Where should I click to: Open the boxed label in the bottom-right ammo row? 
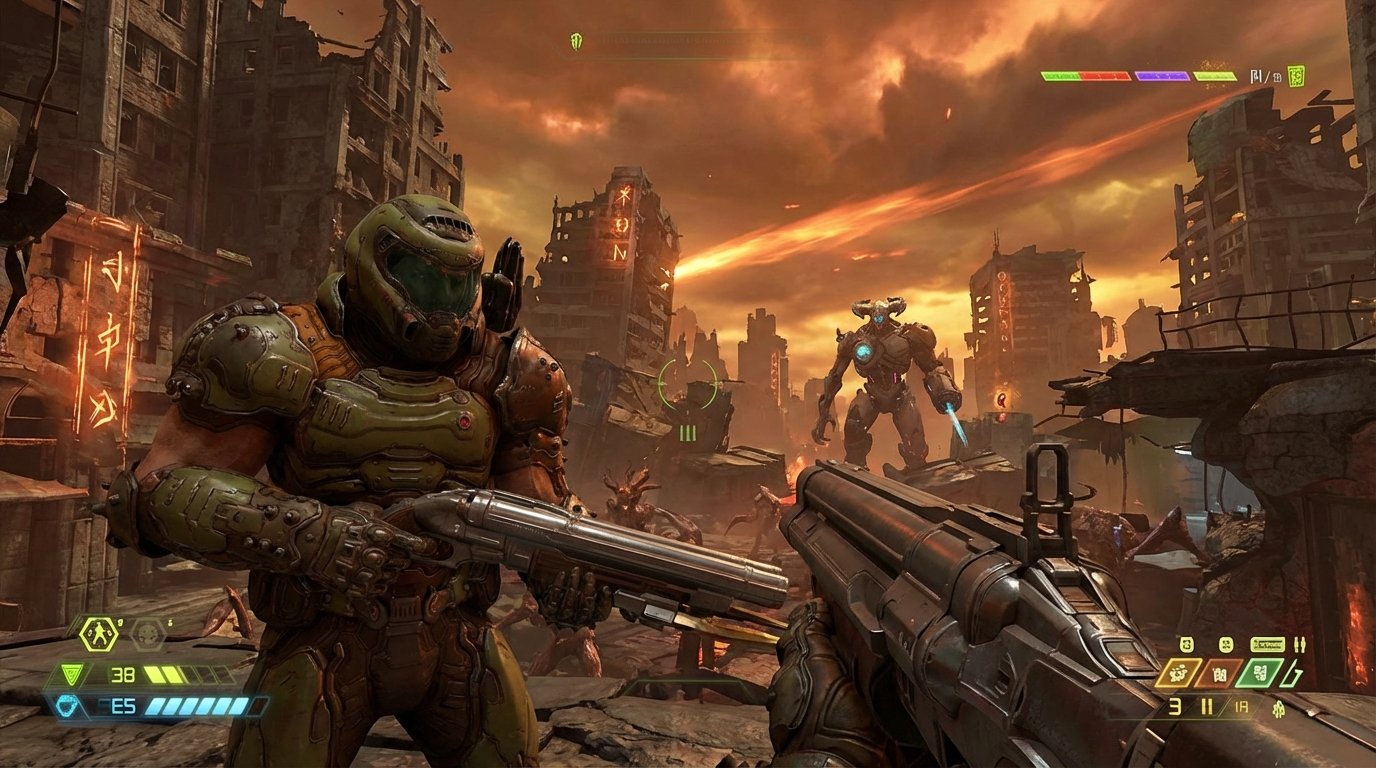tap(1268, 644)
